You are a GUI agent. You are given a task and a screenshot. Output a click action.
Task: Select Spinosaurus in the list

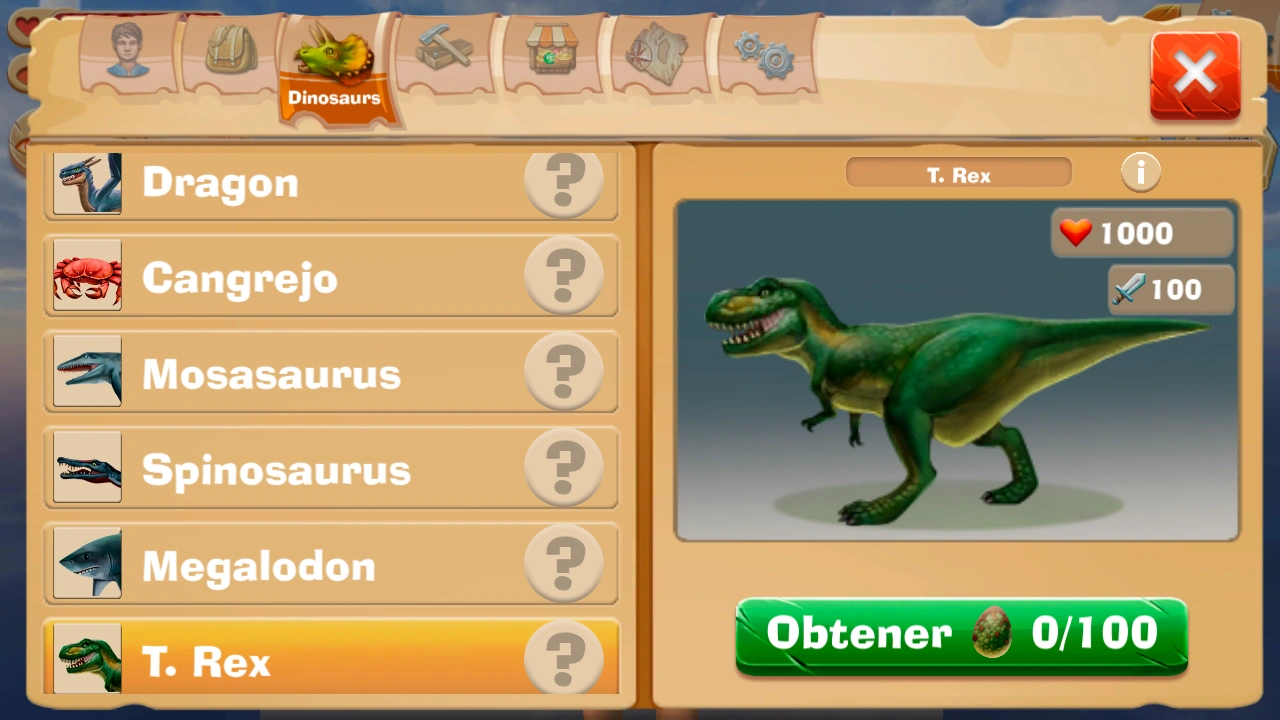330,469
